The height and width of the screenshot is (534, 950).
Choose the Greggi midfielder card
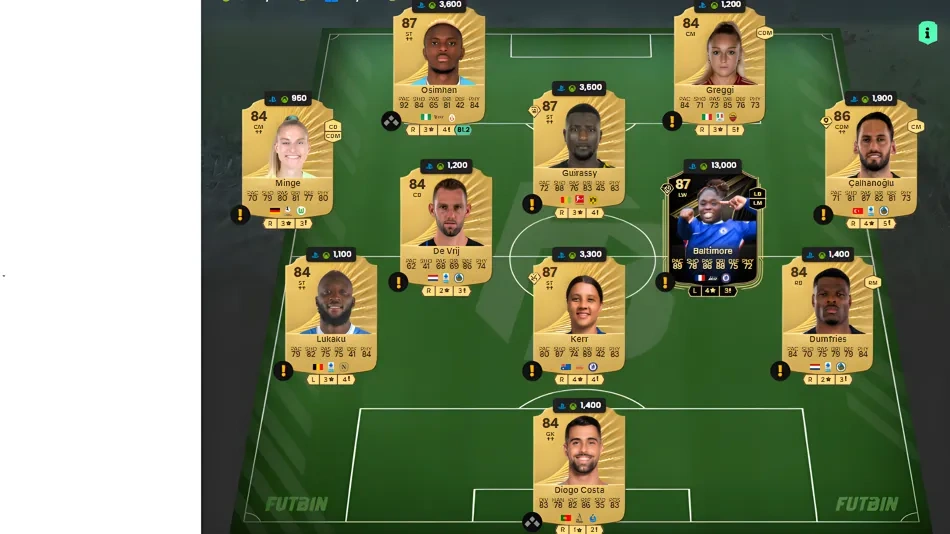pyautogui.click(x=719, y=60)
